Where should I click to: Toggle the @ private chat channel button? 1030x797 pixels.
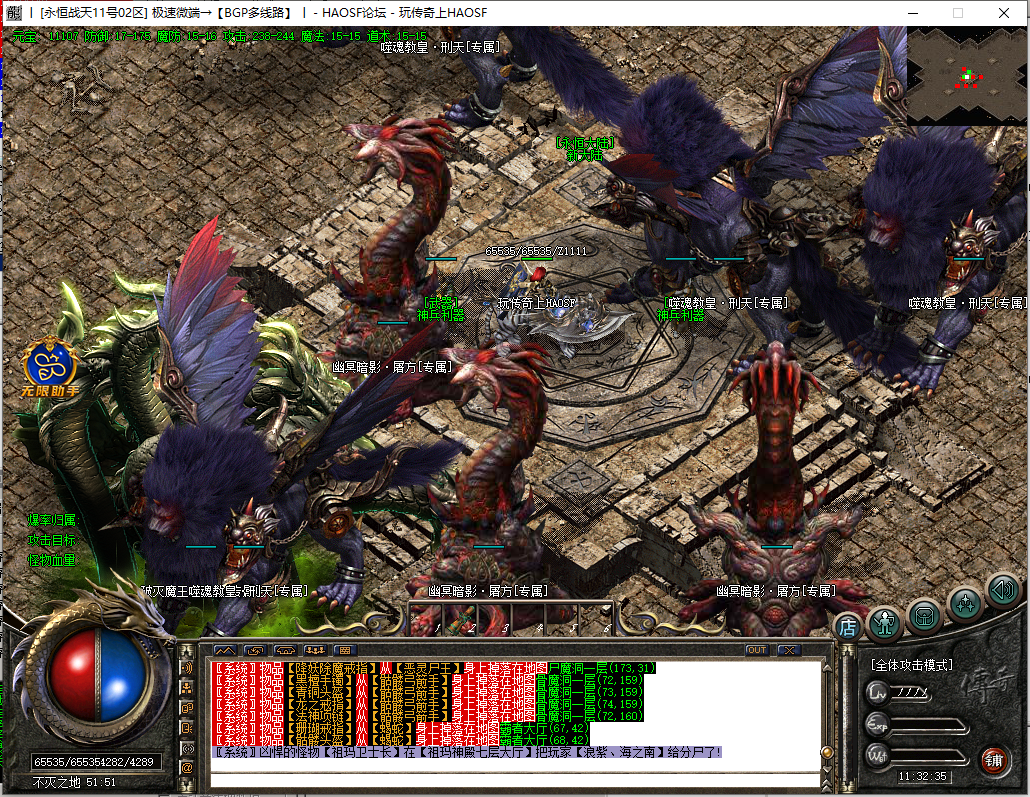coord(187,767)
